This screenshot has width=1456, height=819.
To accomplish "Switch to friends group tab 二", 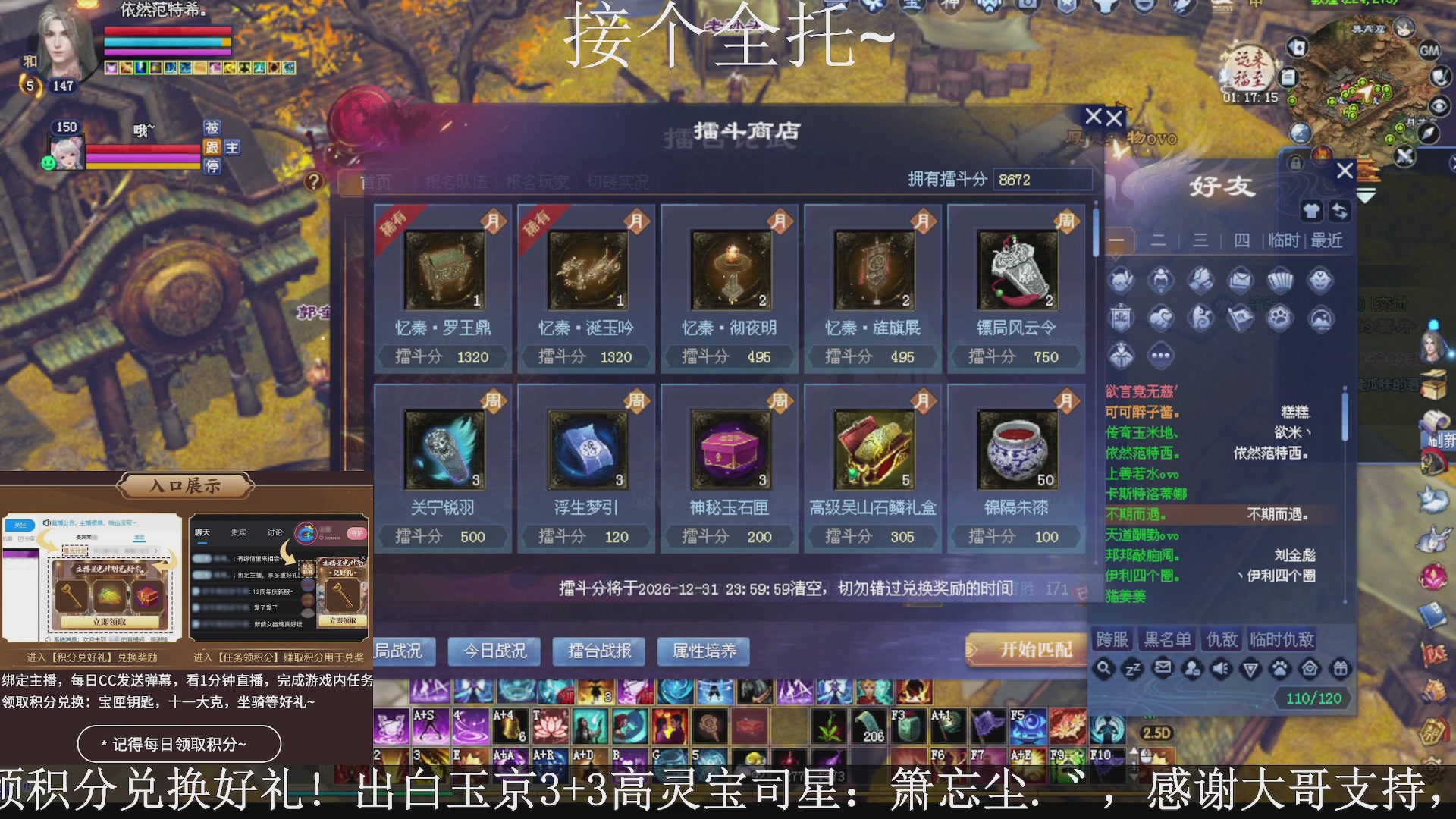I will coord(1158,240).
